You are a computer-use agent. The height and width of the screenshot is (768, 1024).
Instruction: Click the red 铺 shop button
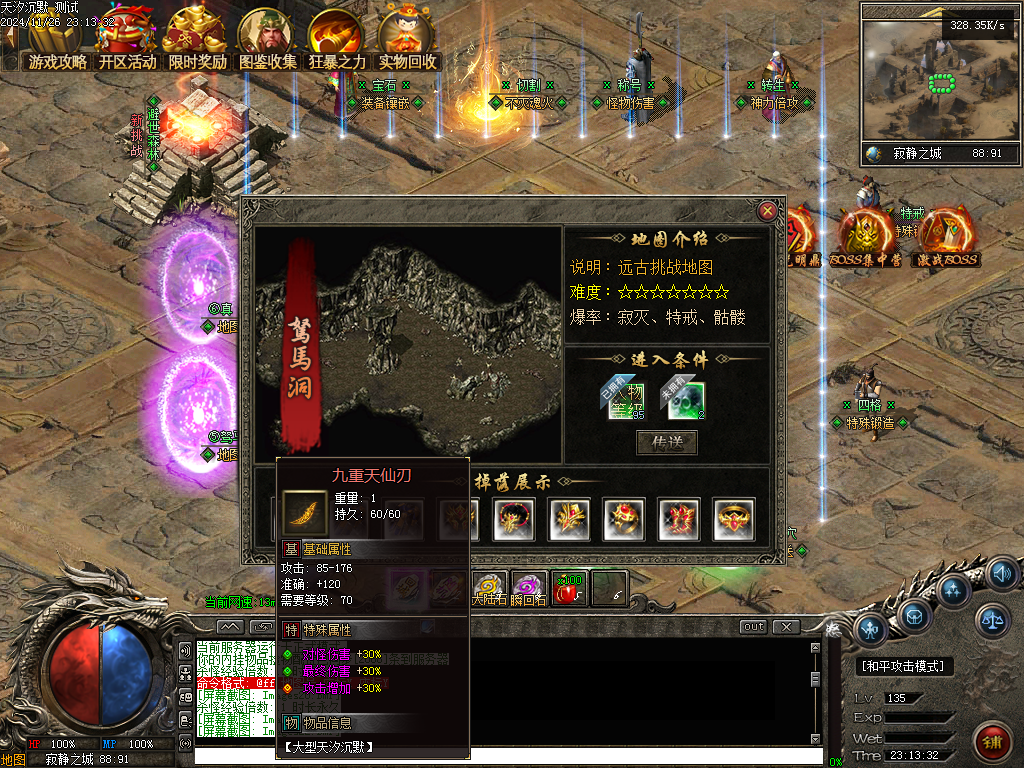(x=993, y=743)
